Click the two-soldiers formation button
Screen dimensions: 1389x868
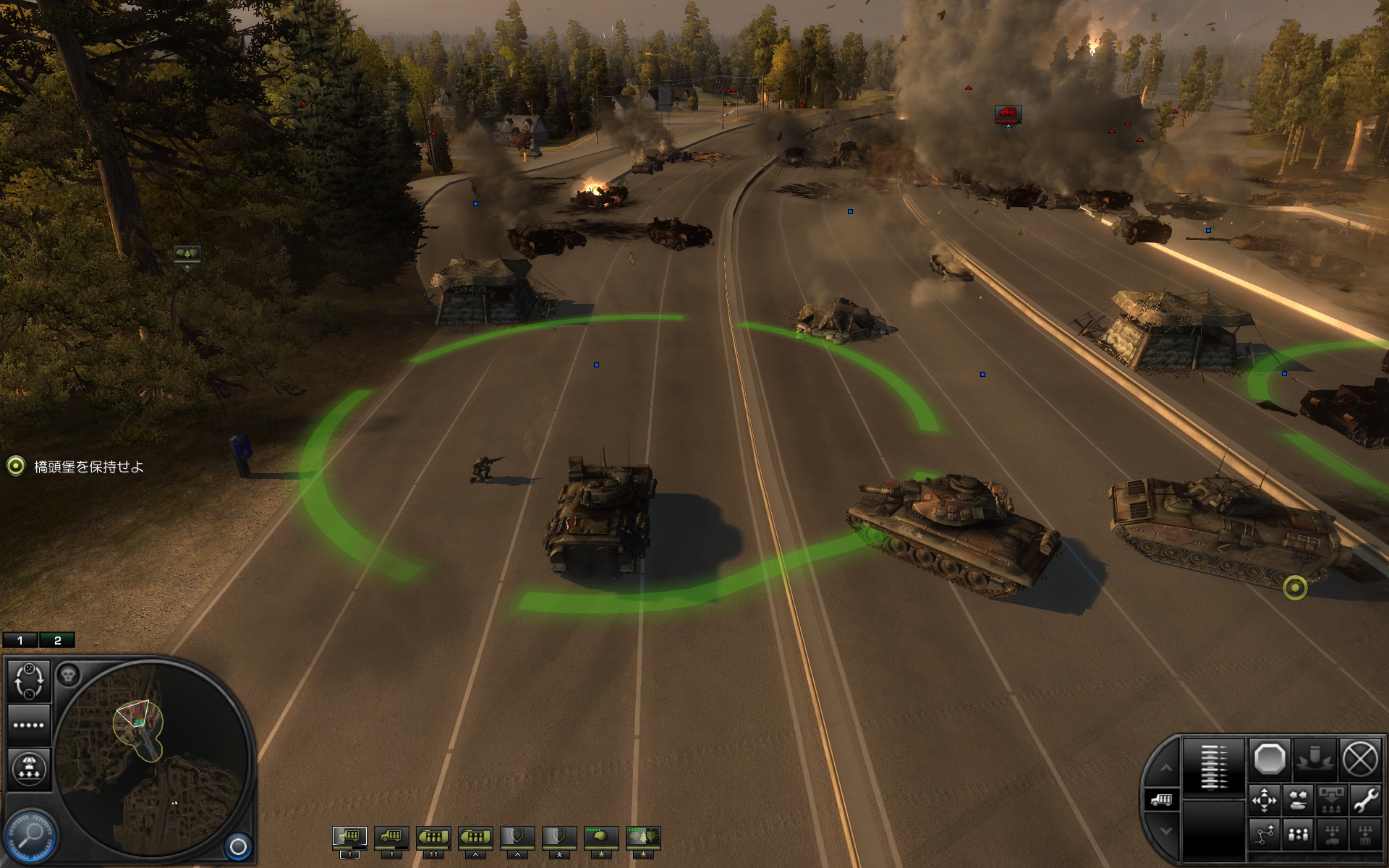(x=1299, y=835)
